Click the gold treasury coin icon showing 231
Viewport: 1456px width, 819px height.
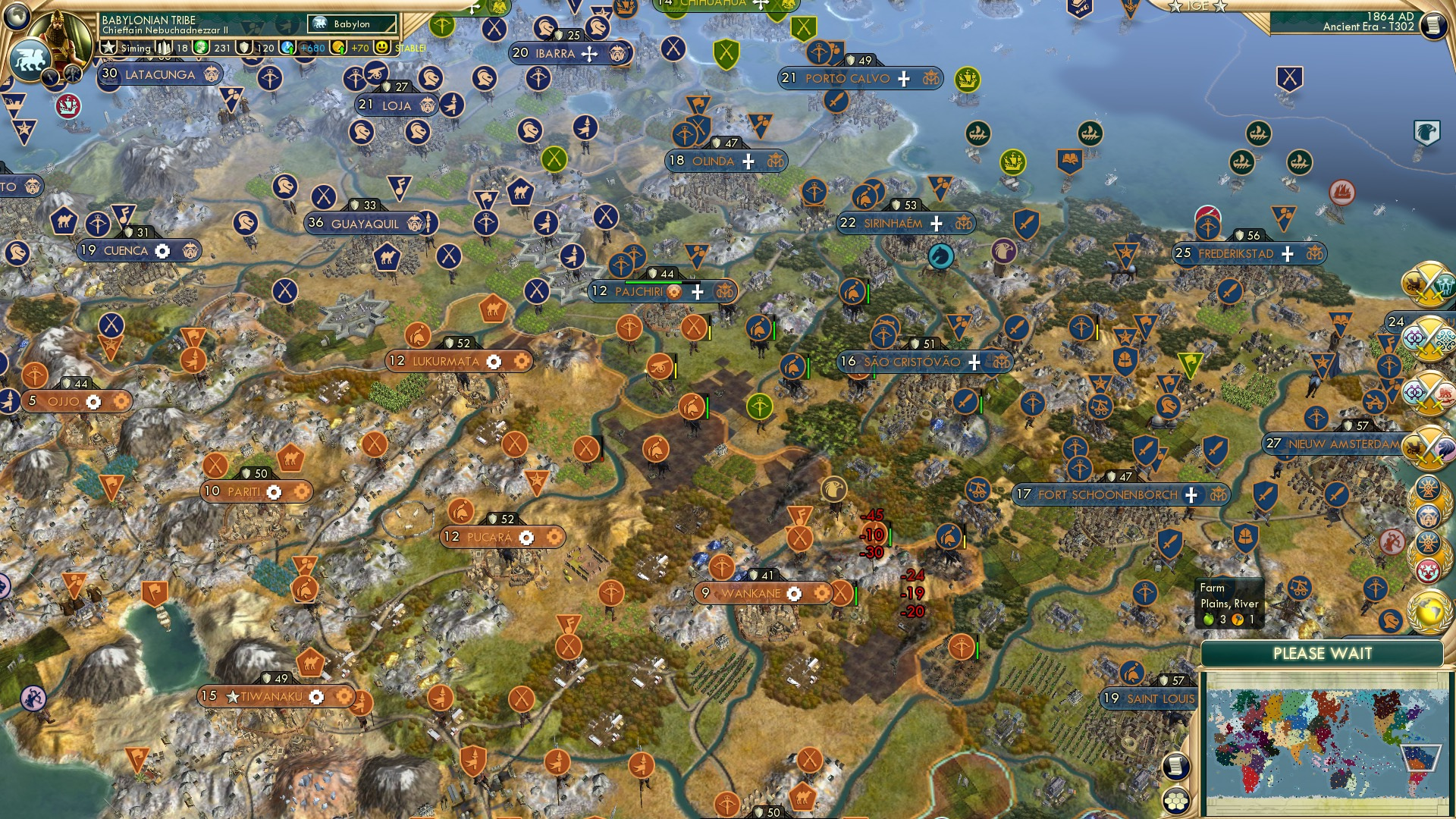tap(202, 47)
